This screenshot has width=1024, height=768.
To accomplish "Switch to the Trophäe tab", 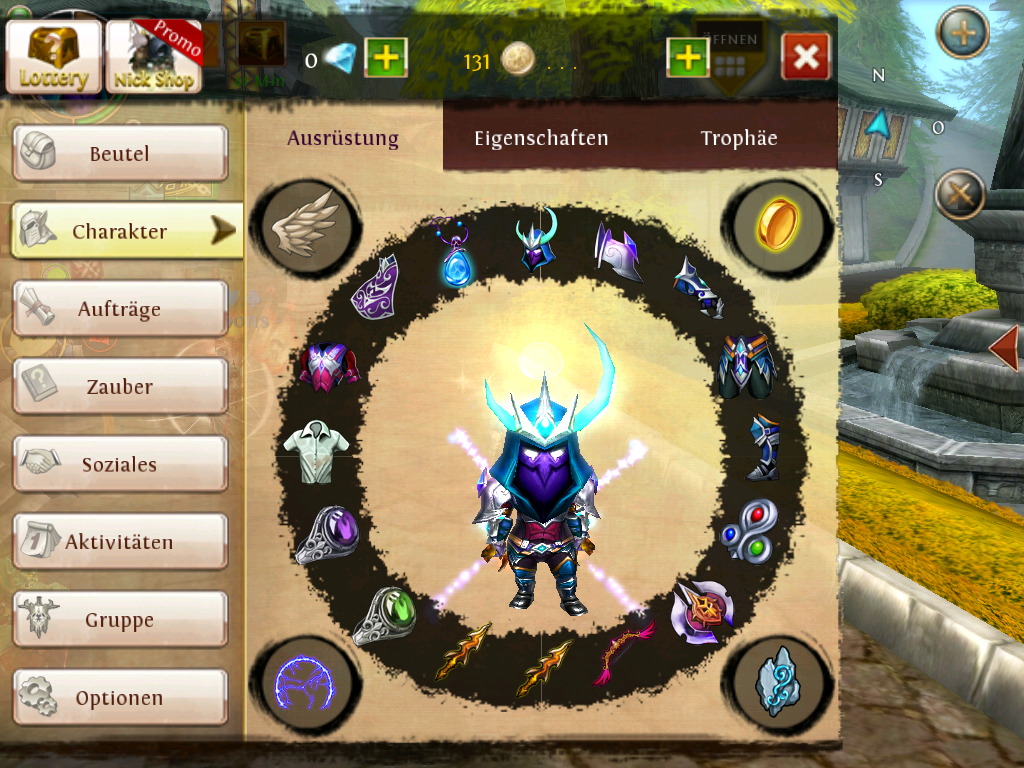I will click(739, 139).
